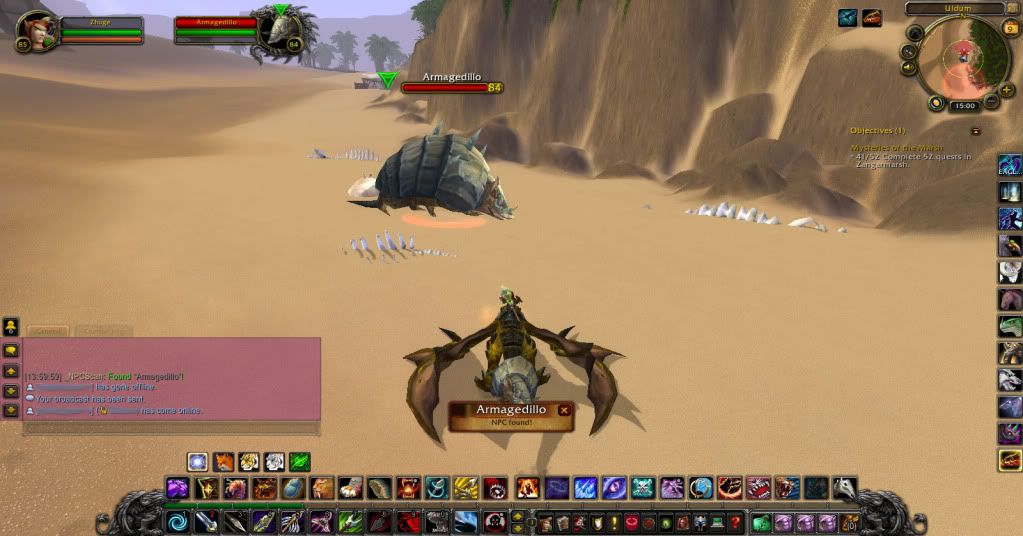Zoom out on the minimap
This screenshot has width=1023, height=536.
pyautogui.click(x=991, y=102)
